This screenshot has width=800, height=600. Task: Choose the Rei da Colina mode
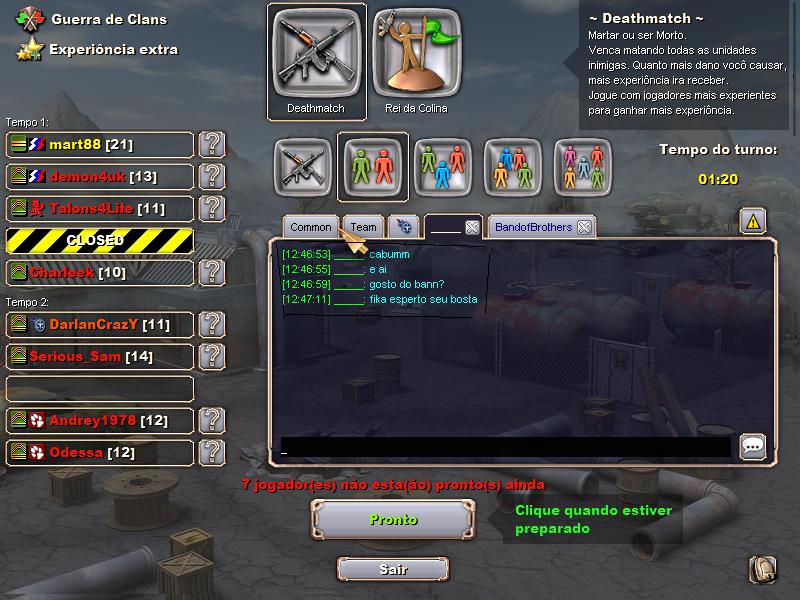416,59
